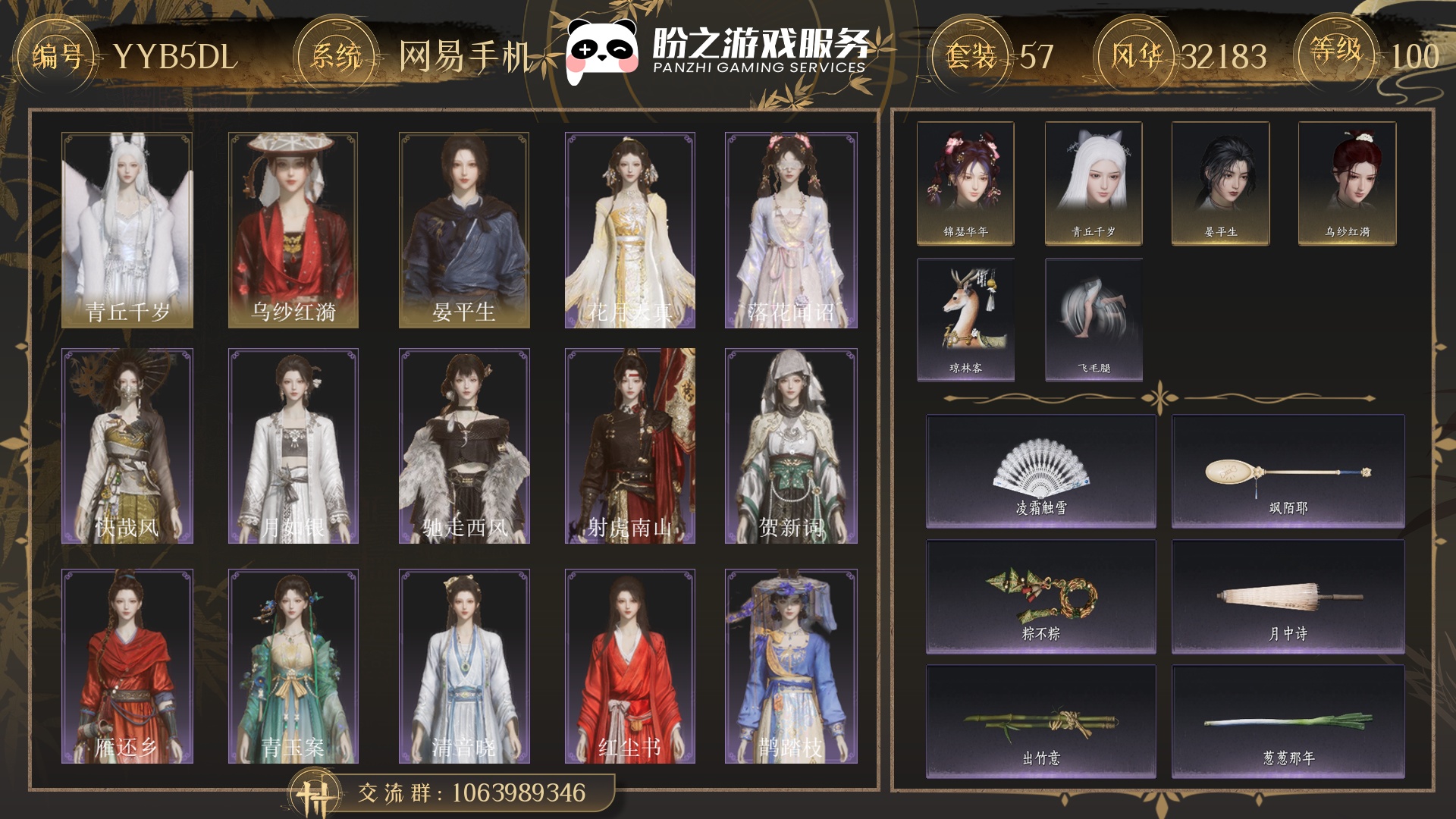
Task: Choose the 清音晓 pale blue outfit card
Action: click(x=464, y=666)
